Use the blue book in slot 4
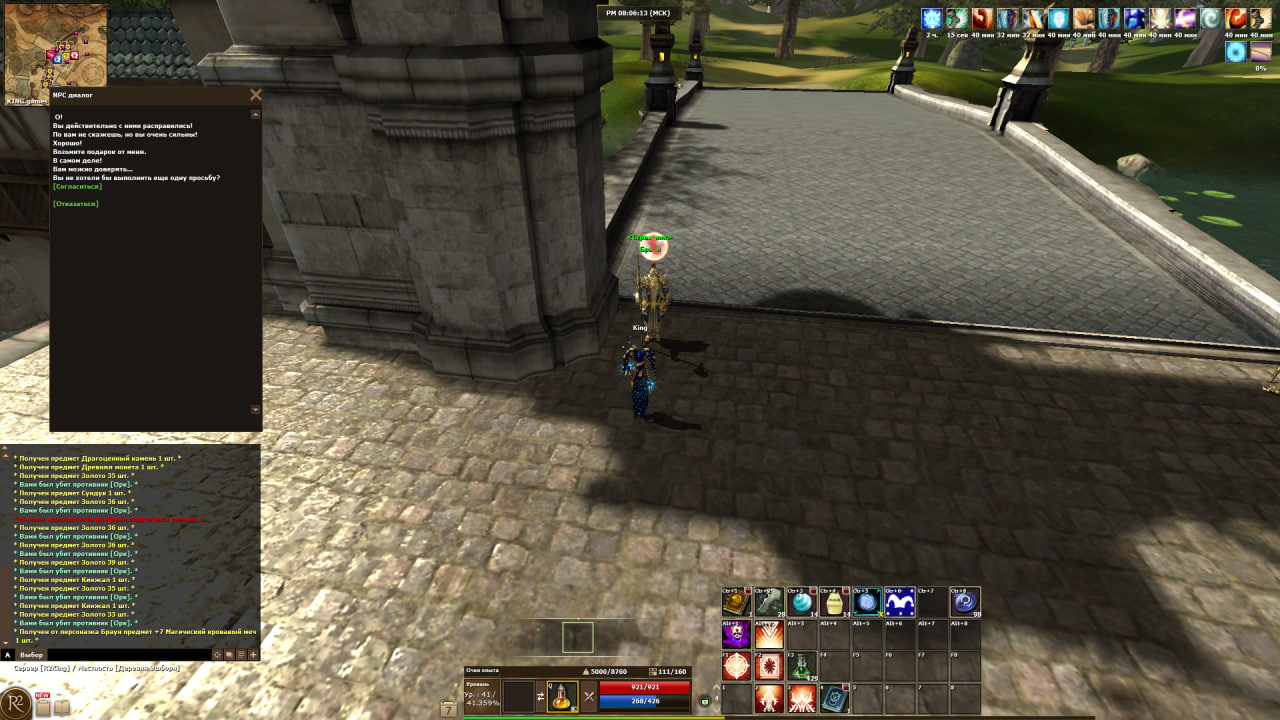Screen dimensions: 1280x720 (x=834, y=698)
